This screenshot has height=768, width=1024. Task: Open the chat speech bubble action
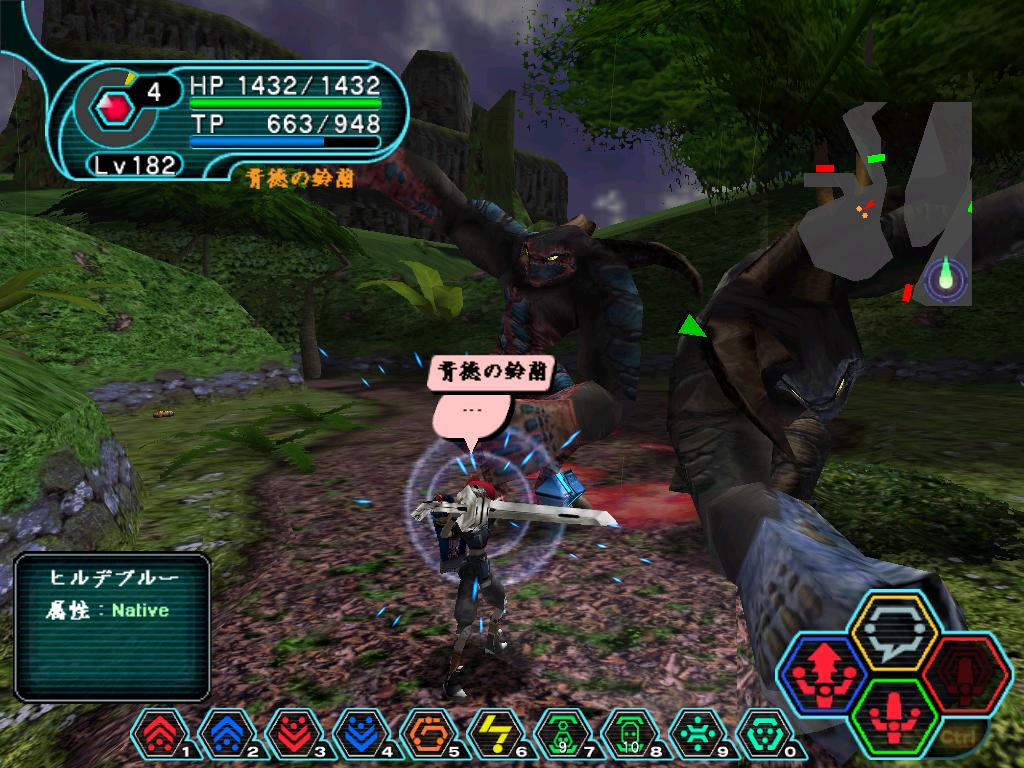click(x=893, y=631)
